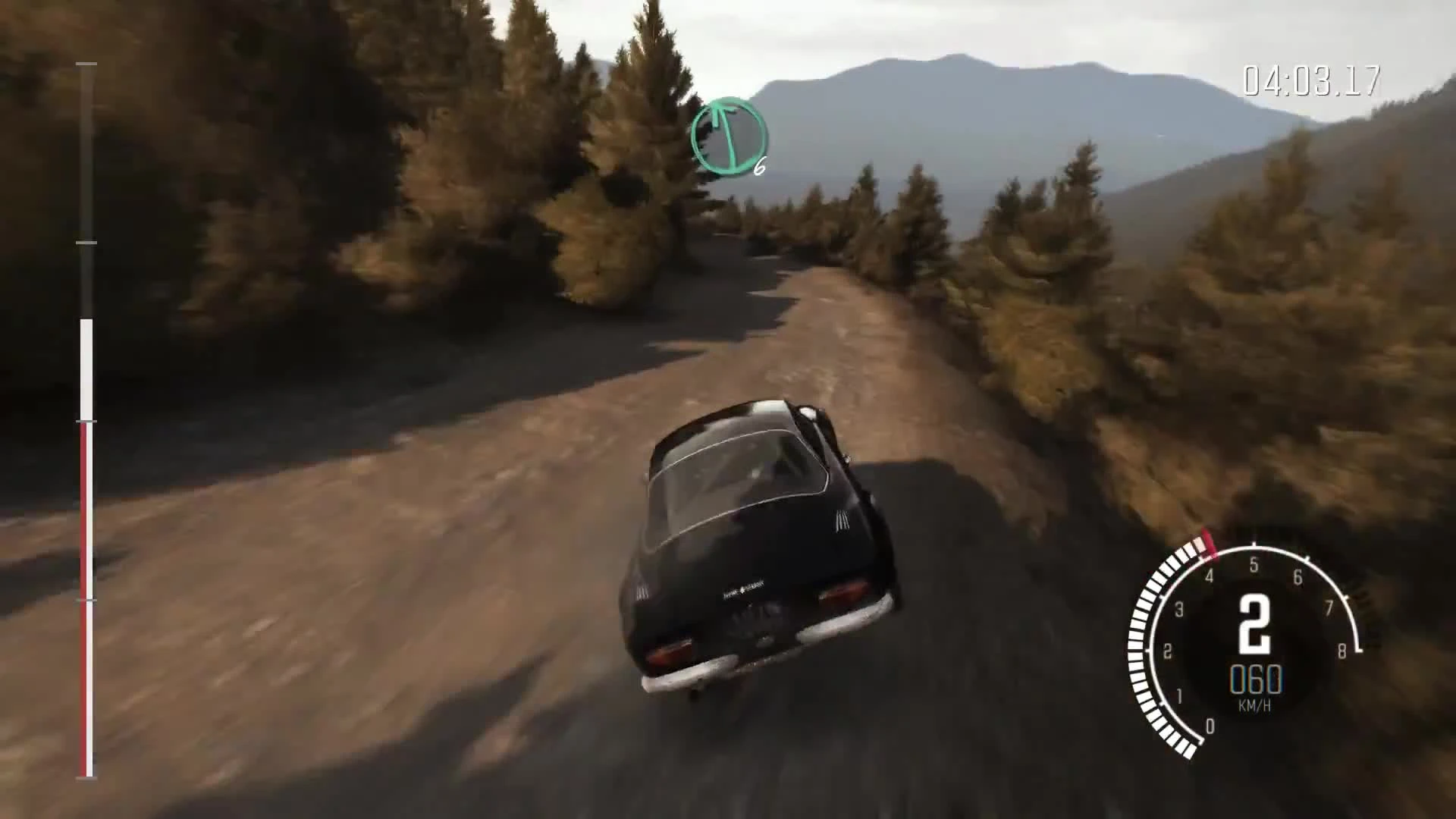This screenshot has width=1456, height=819.
Task: Click the number 4 on the tachometer
Action: click(x=1209, y=577)
